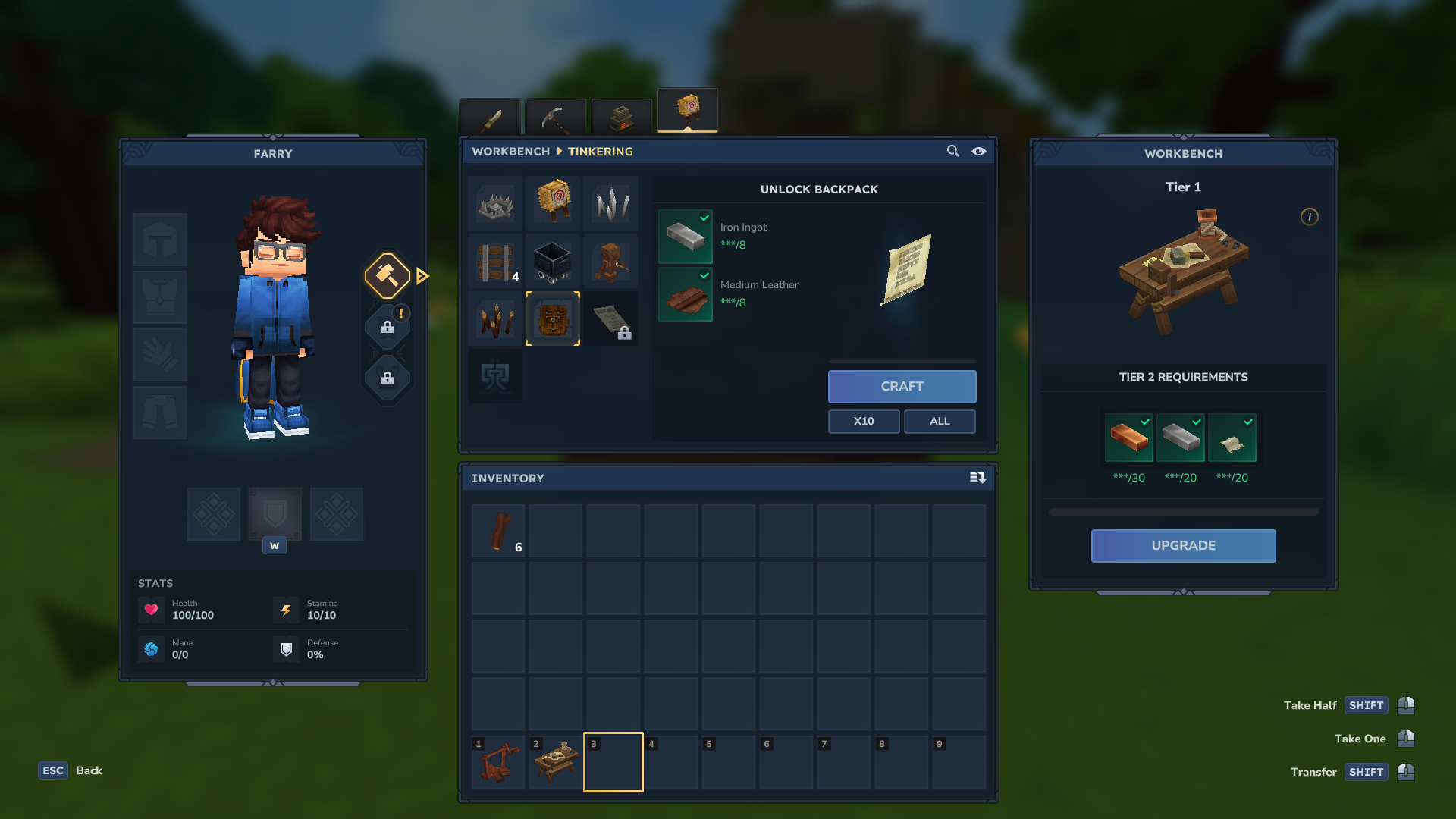The width and height of the screenshot is (1456, 819).
Task: Select the minecart recipe icon
Action: click(x=552, y=262)
